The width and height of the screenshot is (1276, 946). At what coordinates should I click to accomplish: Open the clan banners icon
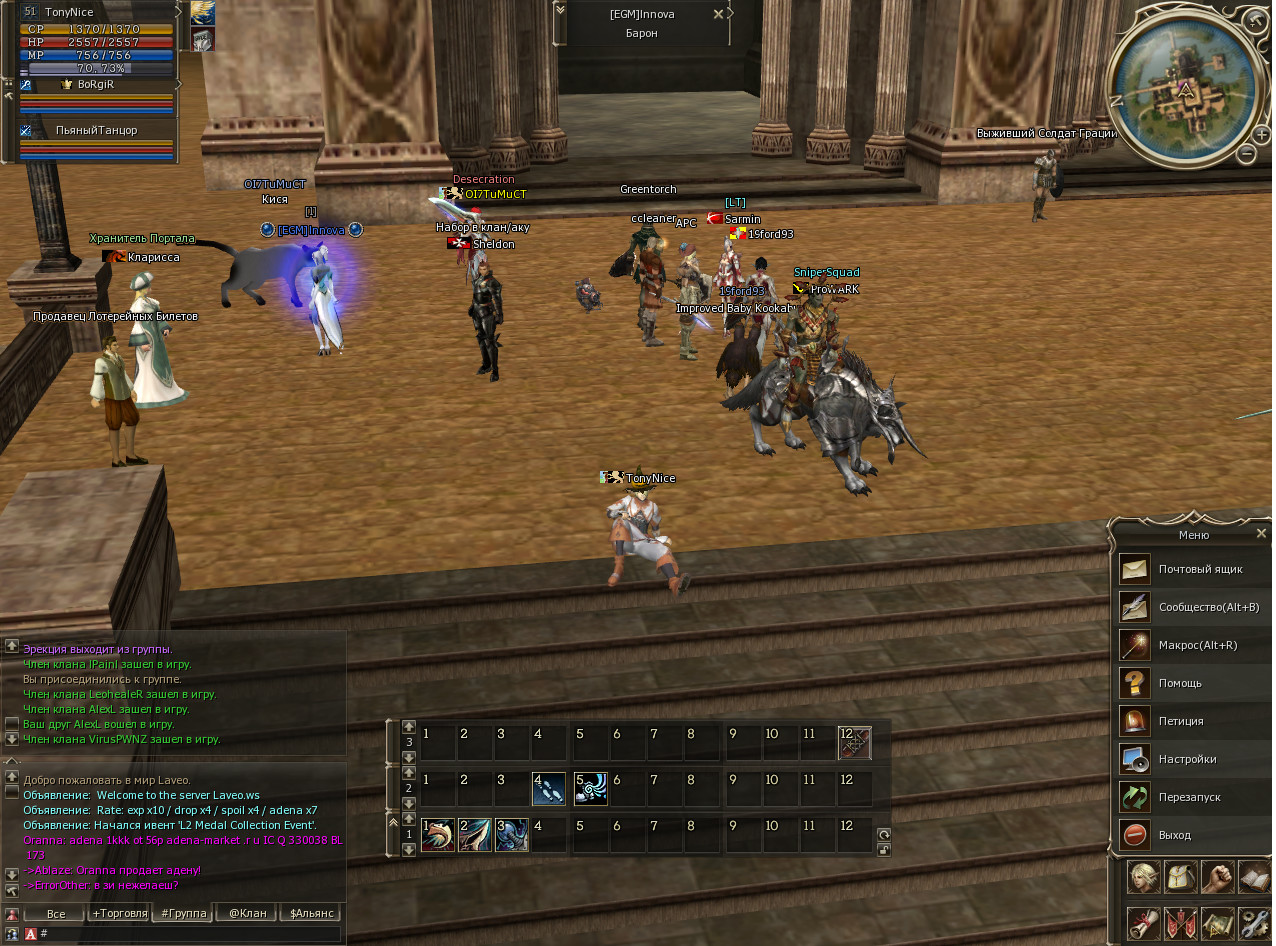click(1180, 922)
